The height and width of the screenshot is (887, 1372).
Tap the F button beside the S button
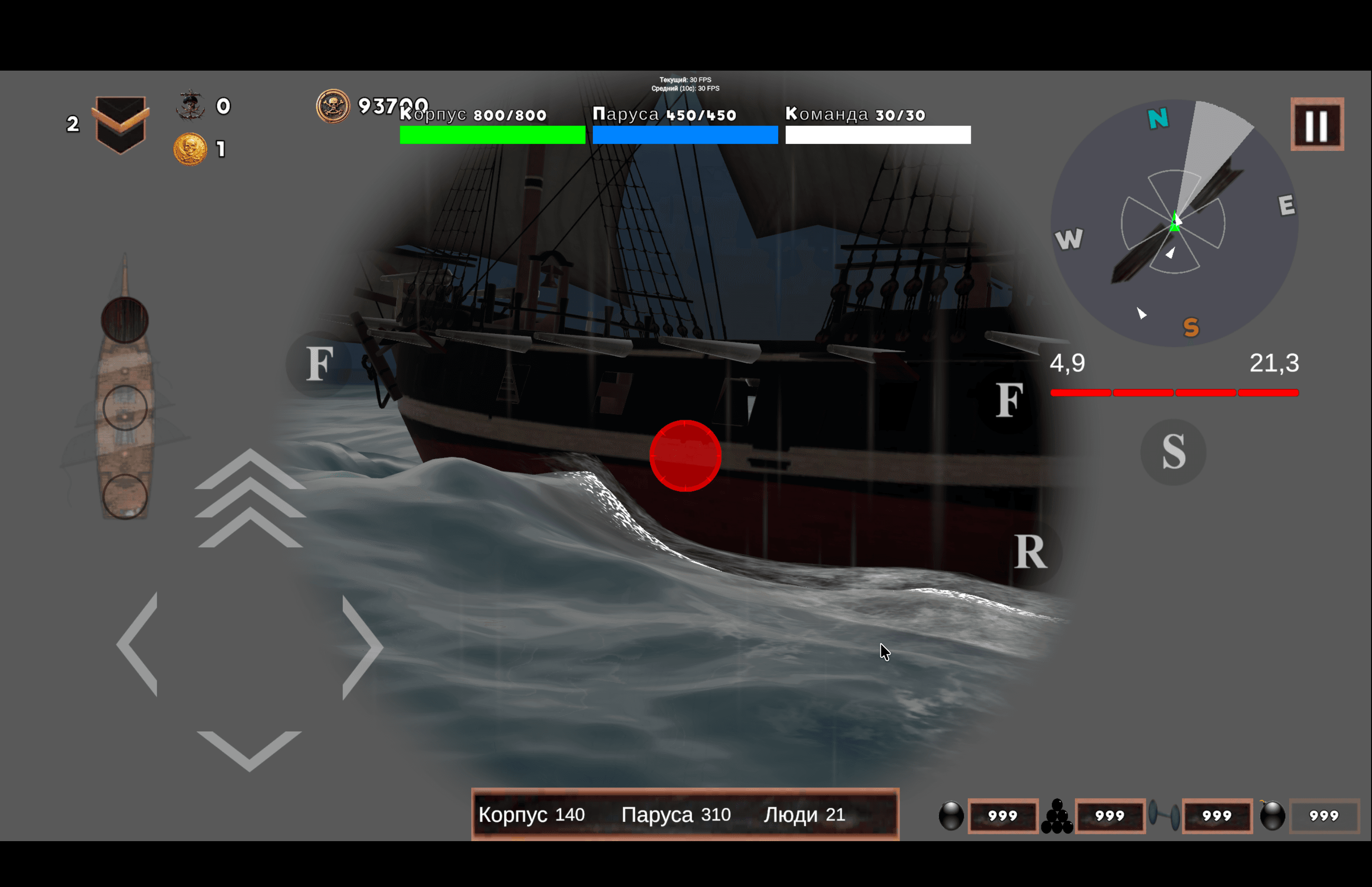pos(1009,400)
